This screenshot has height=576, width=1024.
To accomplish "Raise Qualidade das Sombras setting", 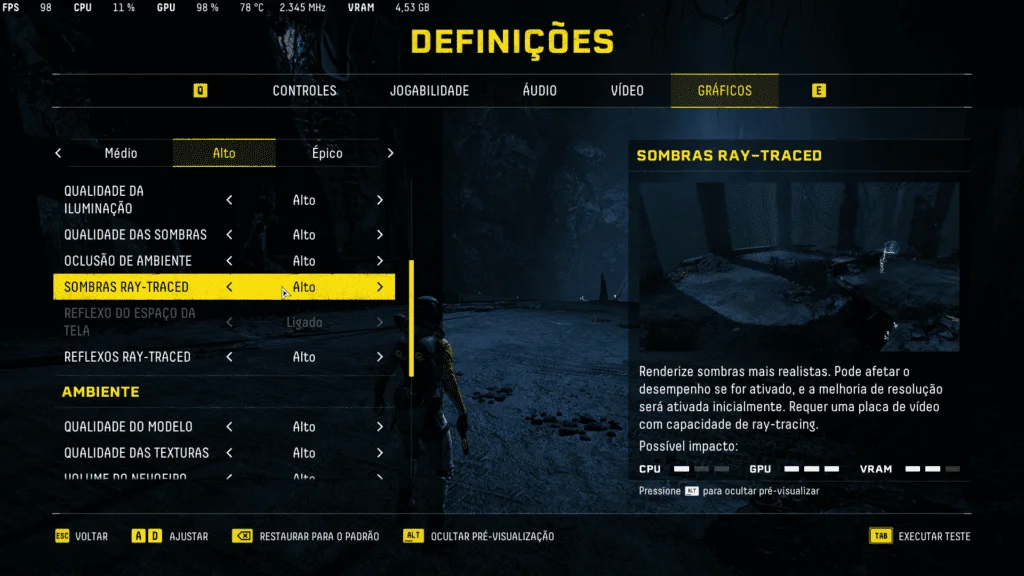I will click(x=380, y=235).
